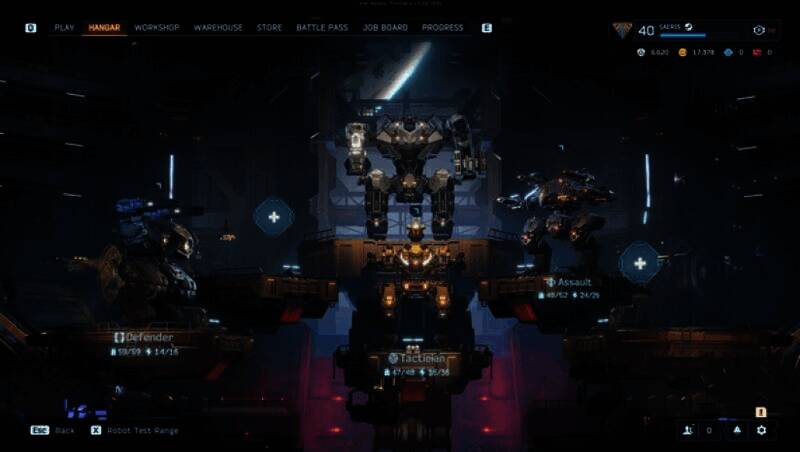Screen dimensions: 800x452
Task: Show the Job Board tab
Action: coord(385,28)
